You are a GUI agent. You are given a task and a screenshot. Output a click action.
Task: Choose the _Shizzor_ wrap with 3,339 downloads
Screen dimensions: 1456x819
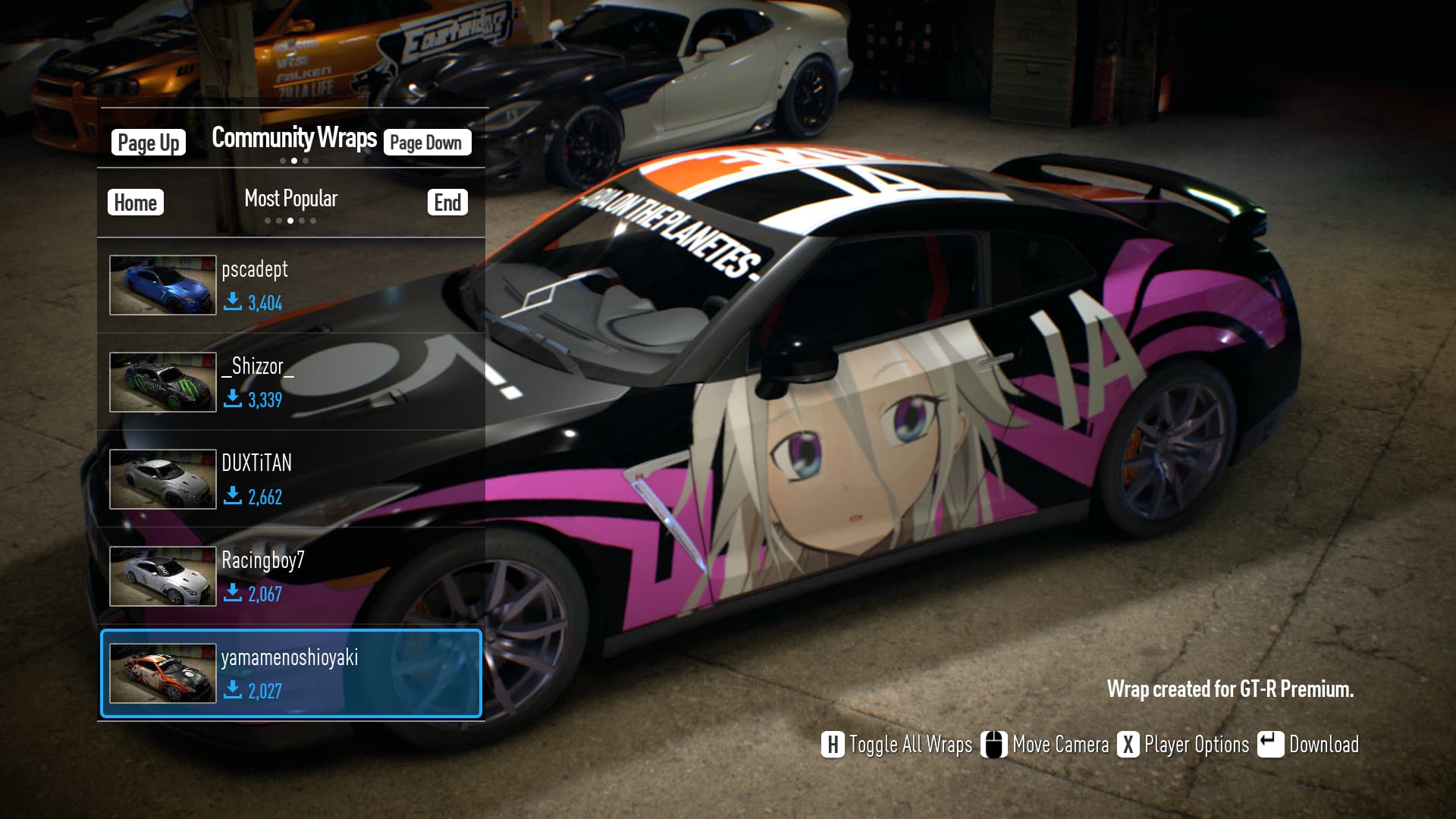coord(290,382)
